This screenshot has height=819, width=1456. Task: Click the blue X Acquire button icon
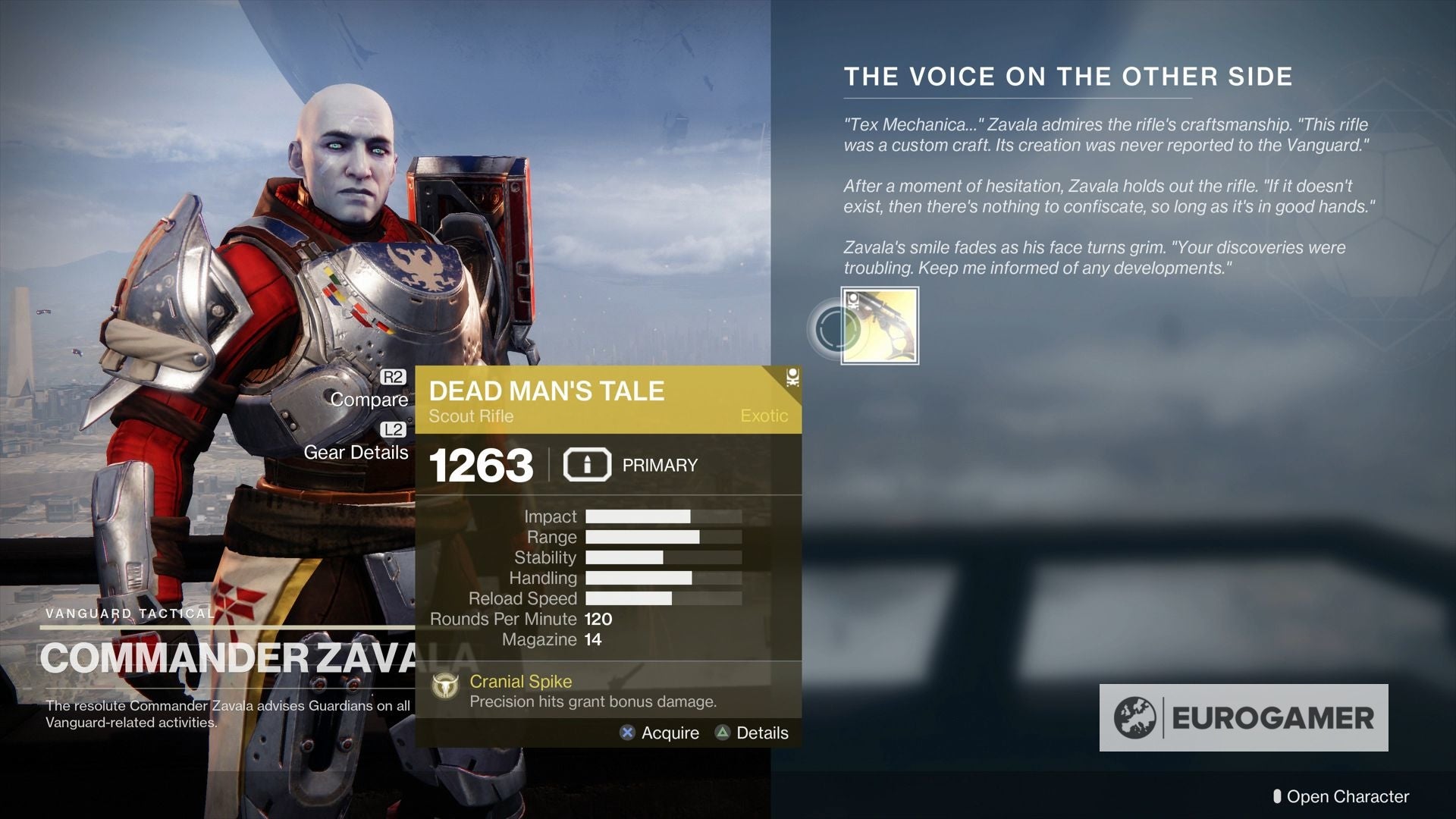(x=626, y=733)
